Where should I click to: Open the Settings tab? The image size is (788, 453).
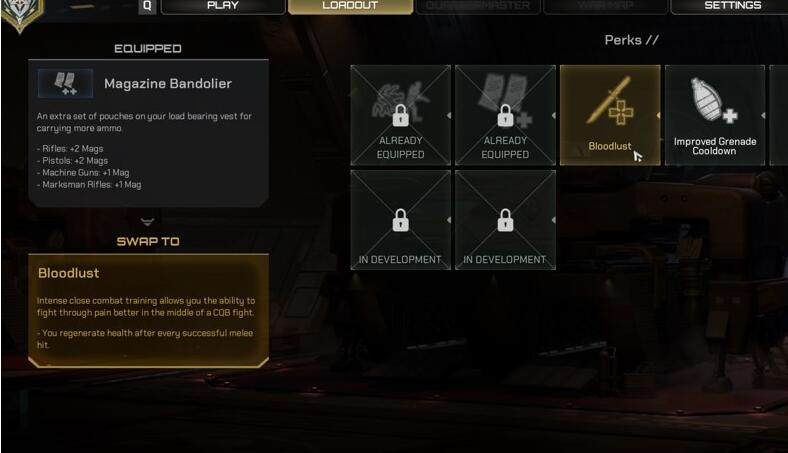[732, 6]
